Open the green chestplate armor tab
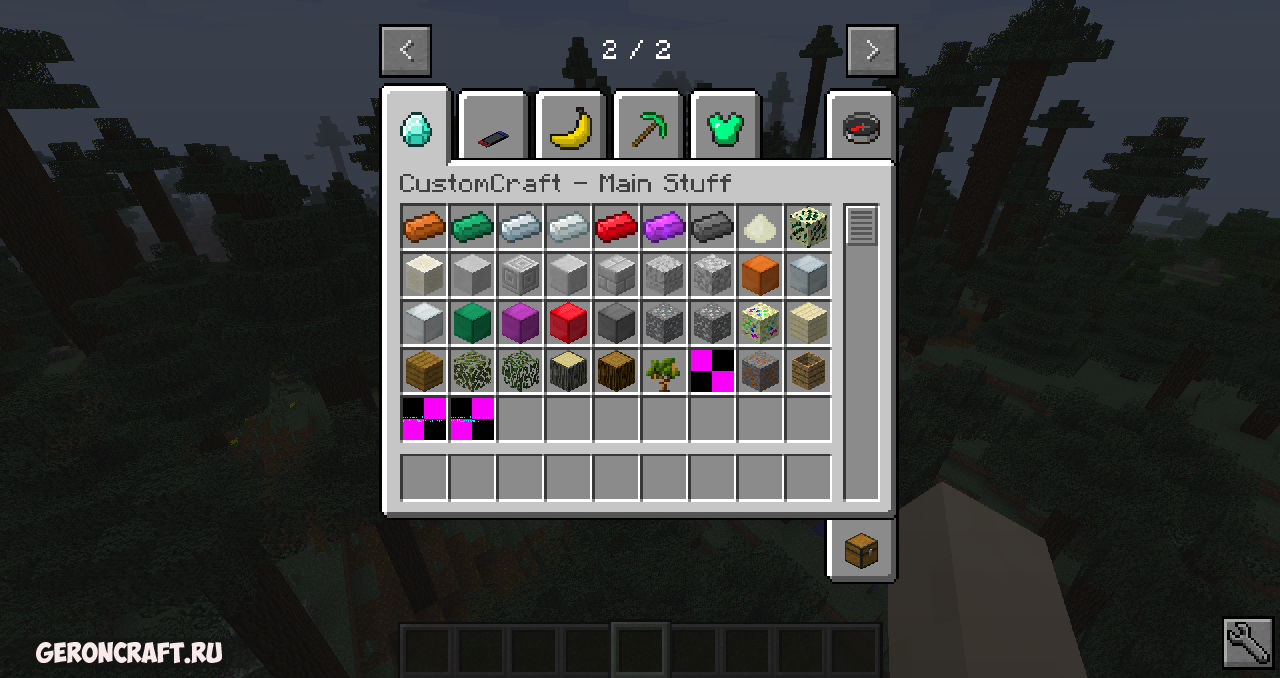 pyautogui.click(x=727, y=129)
